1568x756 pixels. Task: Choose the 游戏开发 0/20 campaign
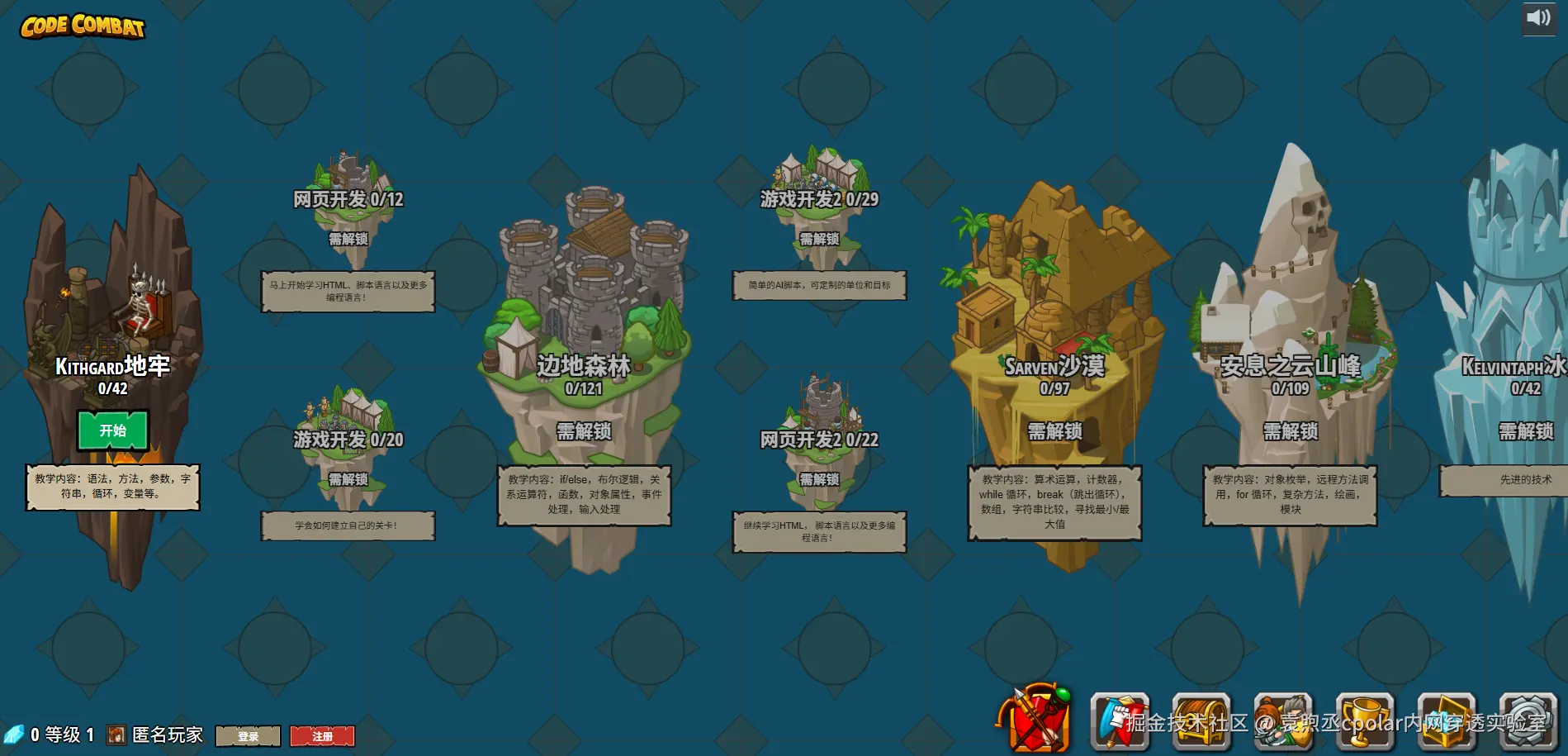pyautogui.click(x=348, y=439)
